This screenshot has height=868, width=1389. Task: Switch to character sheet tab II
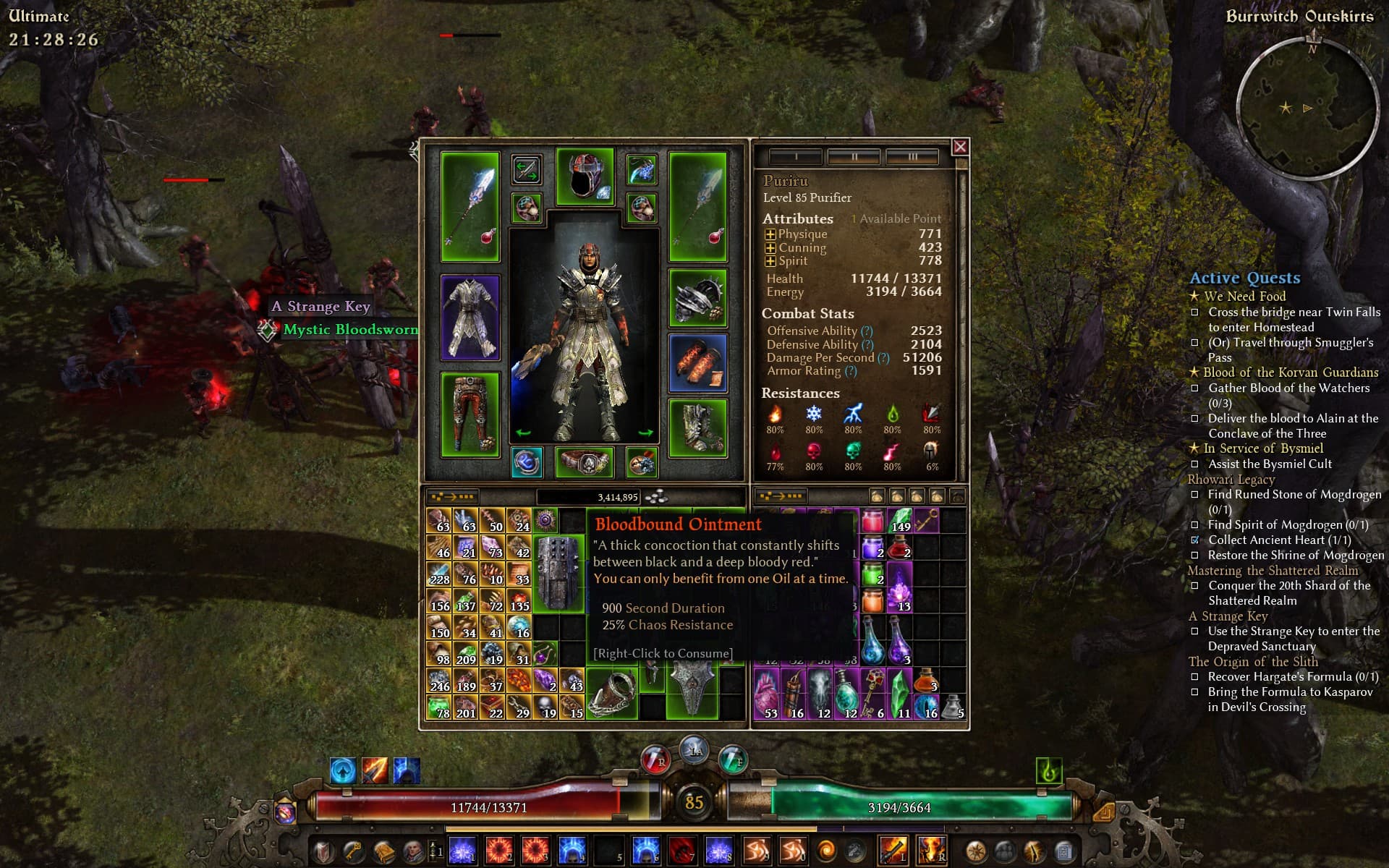point(854,156)
